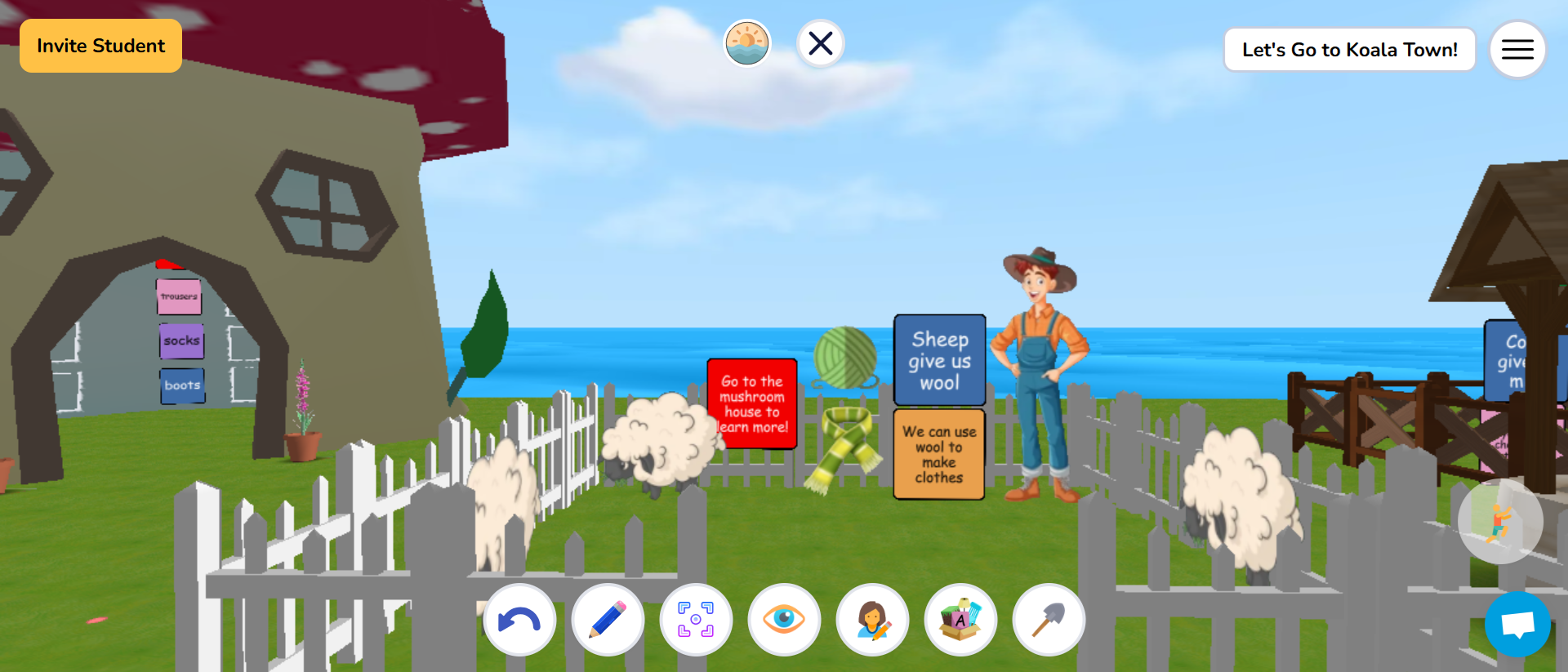Open the chat bubble in the corner

[1517, 625]
